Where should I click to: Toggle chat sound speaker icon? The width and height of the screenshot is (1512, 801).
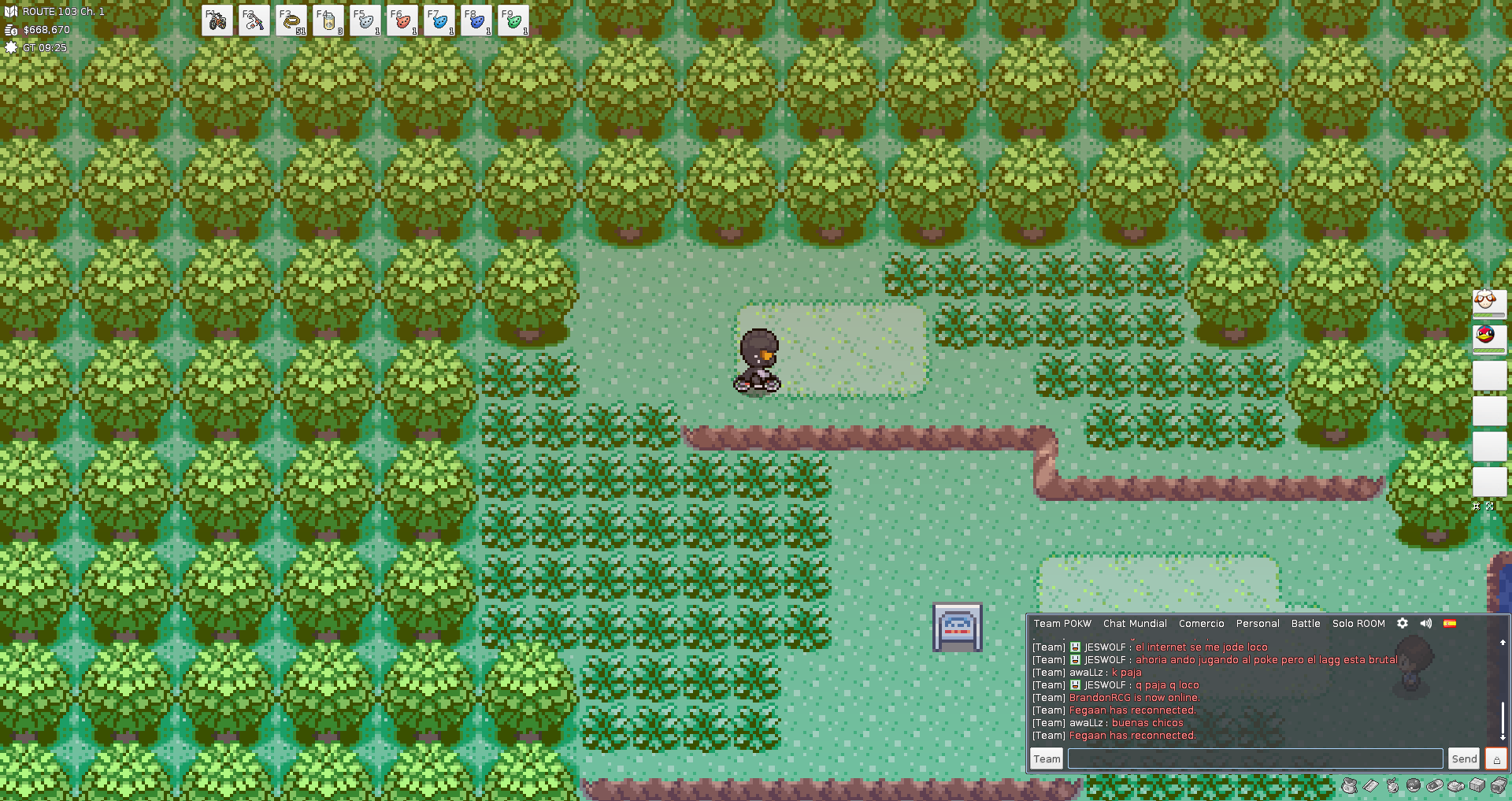1426,623
